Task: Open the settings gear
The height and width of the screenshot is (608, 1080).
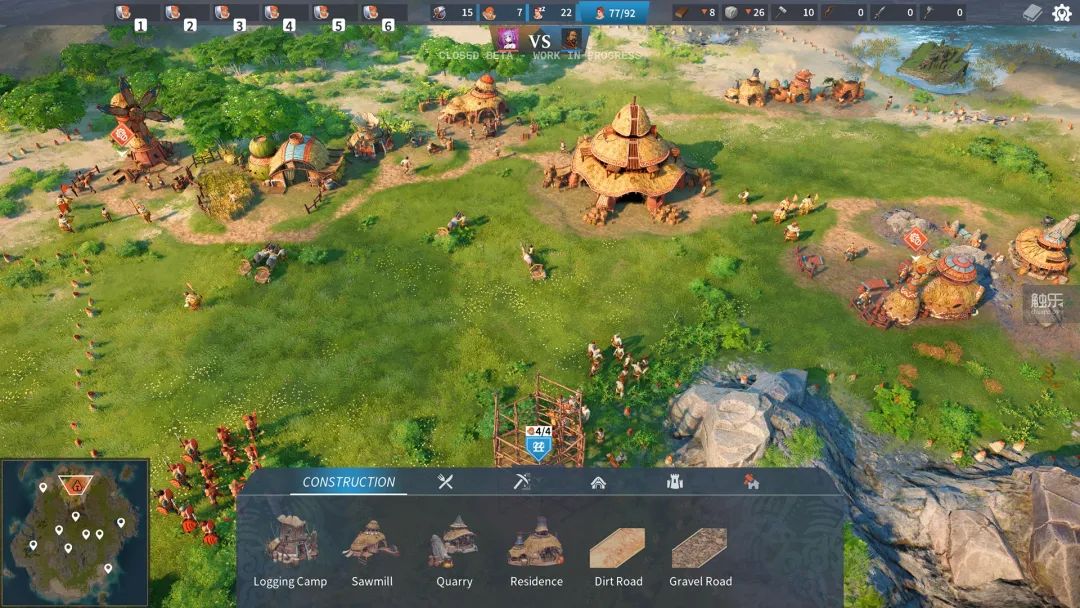Action: [1061, 13]
